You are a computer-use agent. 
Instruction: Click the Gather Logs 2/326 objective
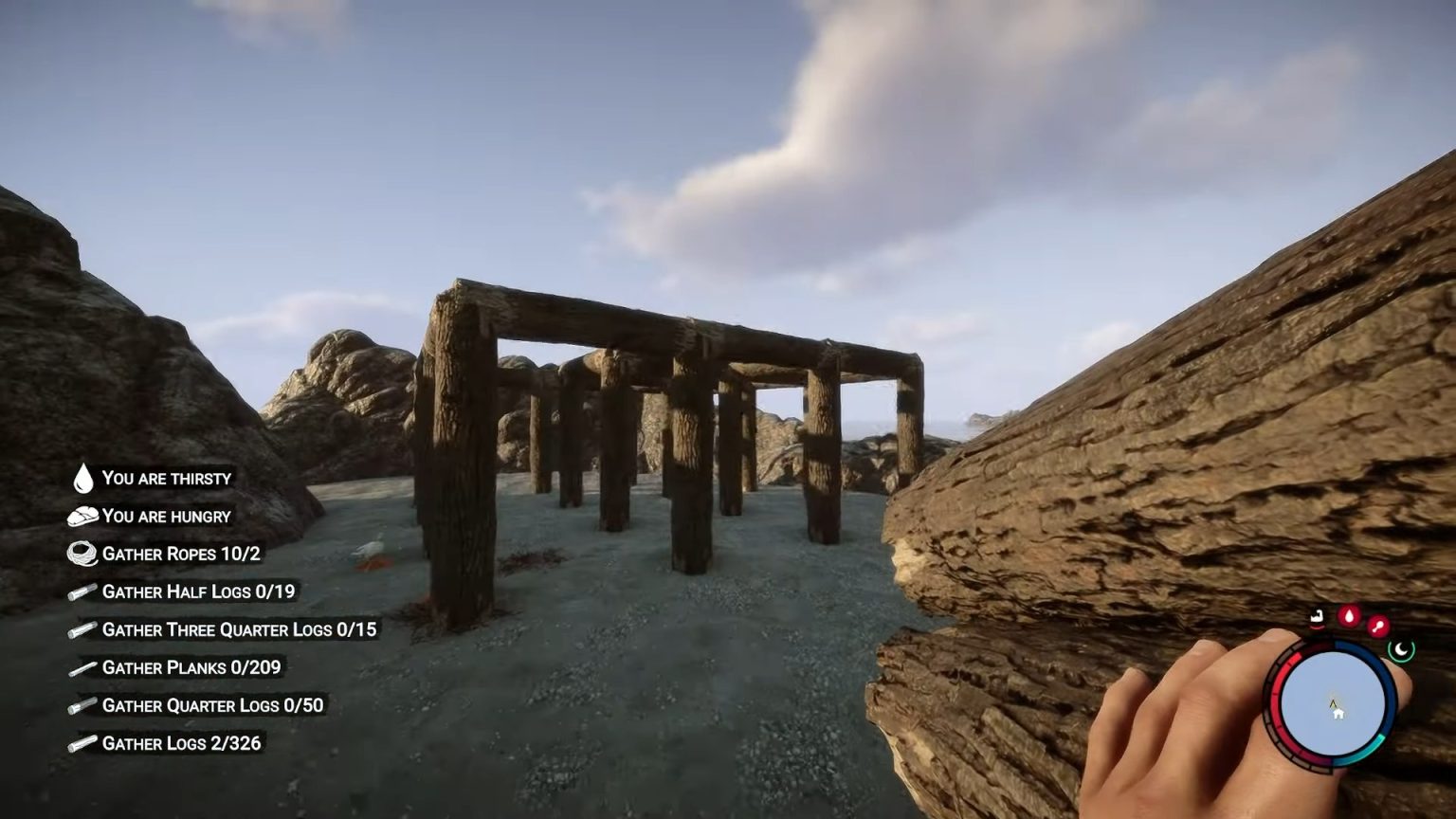click(x=181, y=743)
